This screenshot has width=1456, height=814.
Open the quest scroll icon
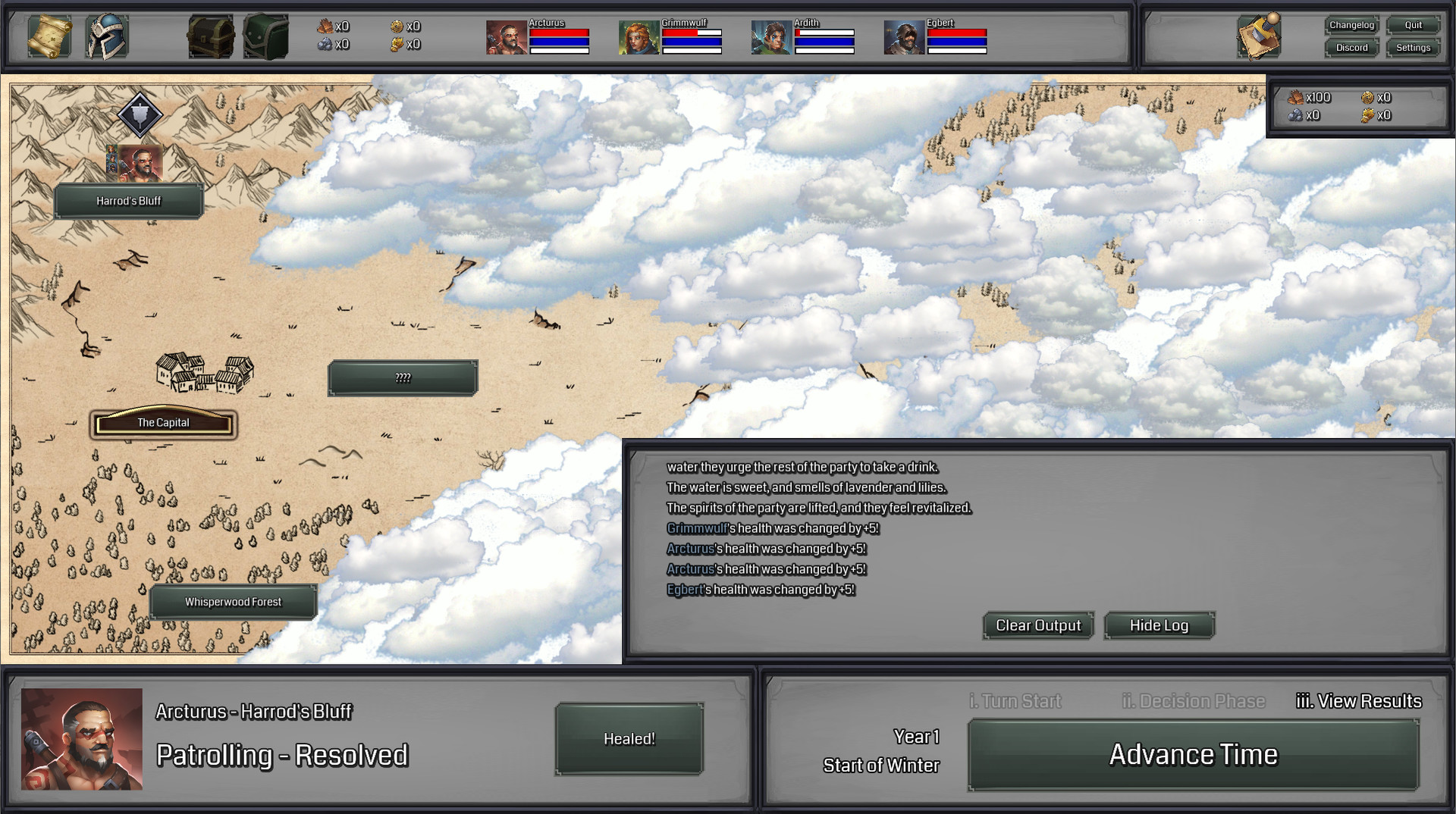50,35
